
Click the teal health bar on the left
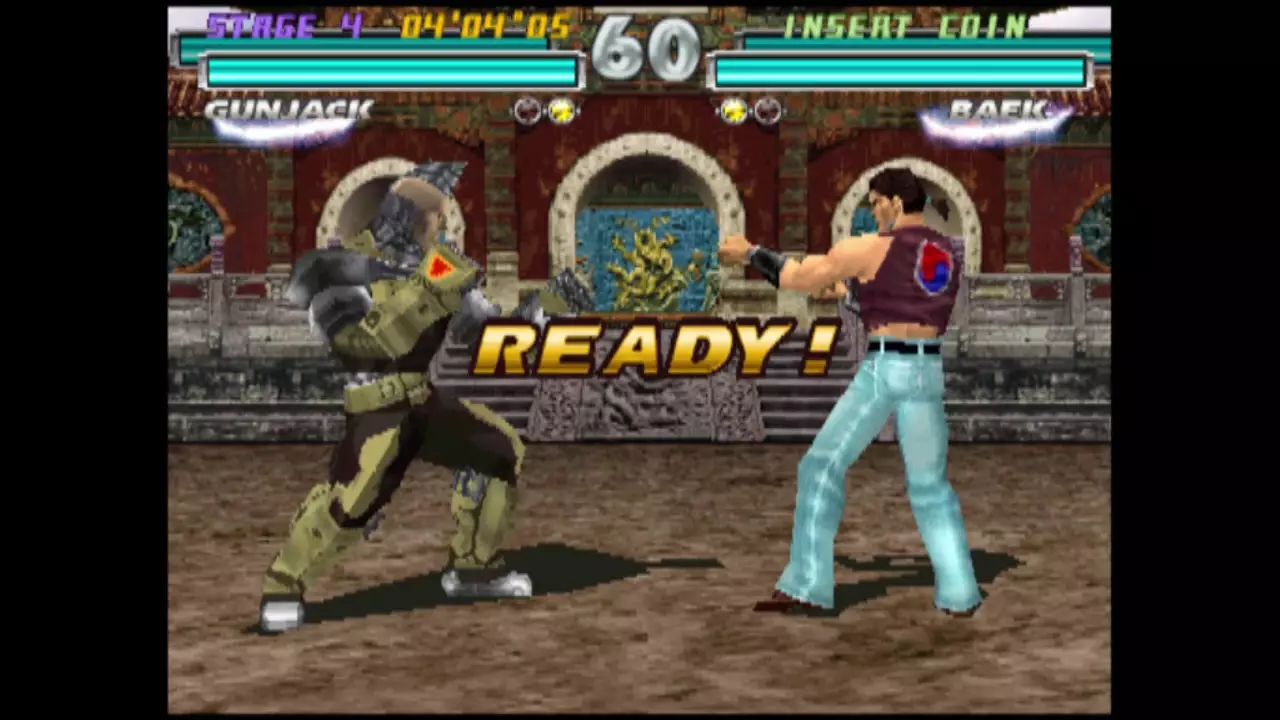(x=390, y=67)
